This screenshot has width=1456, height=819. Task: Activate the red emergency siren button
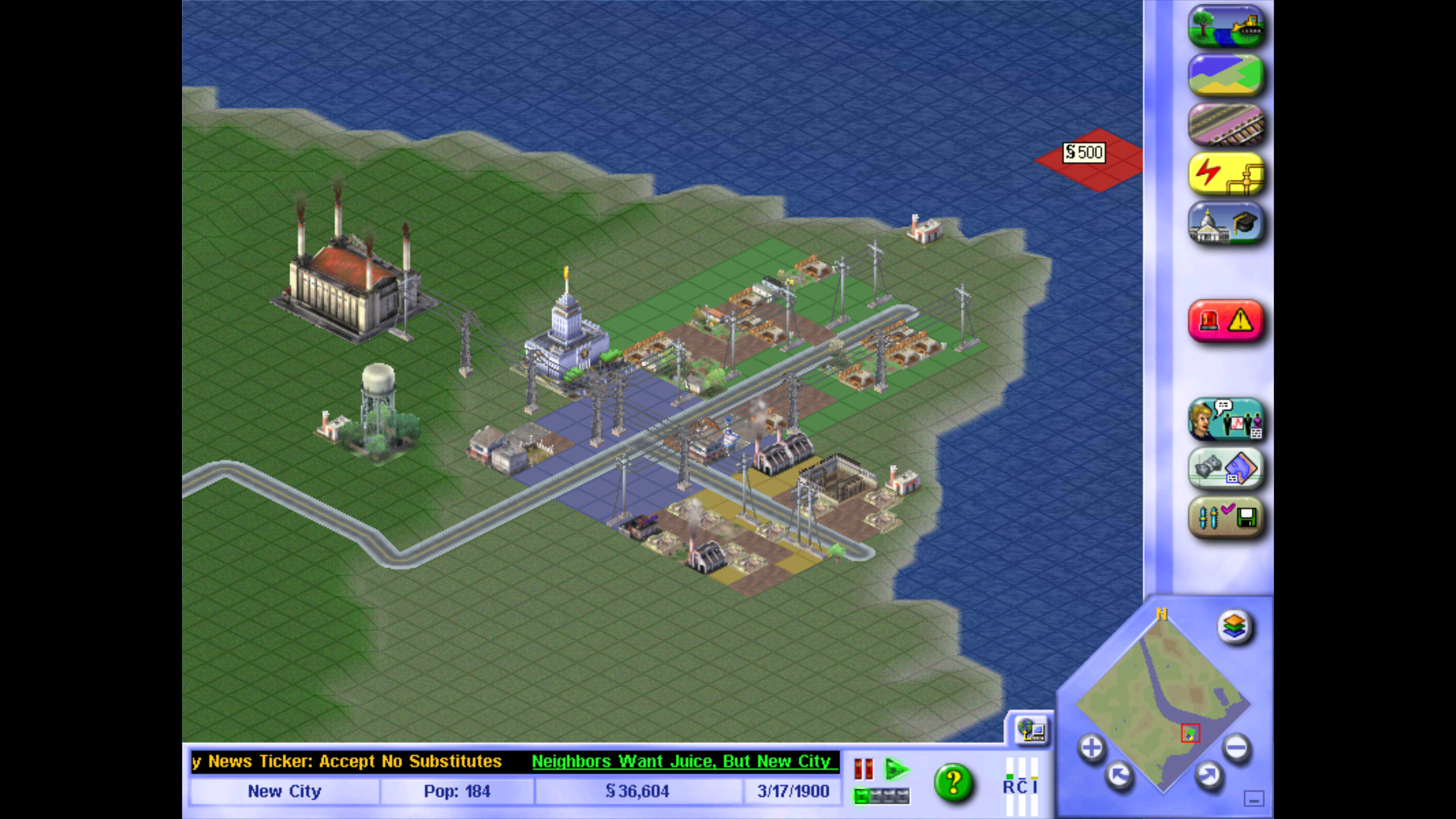[x=1226, y=321]
